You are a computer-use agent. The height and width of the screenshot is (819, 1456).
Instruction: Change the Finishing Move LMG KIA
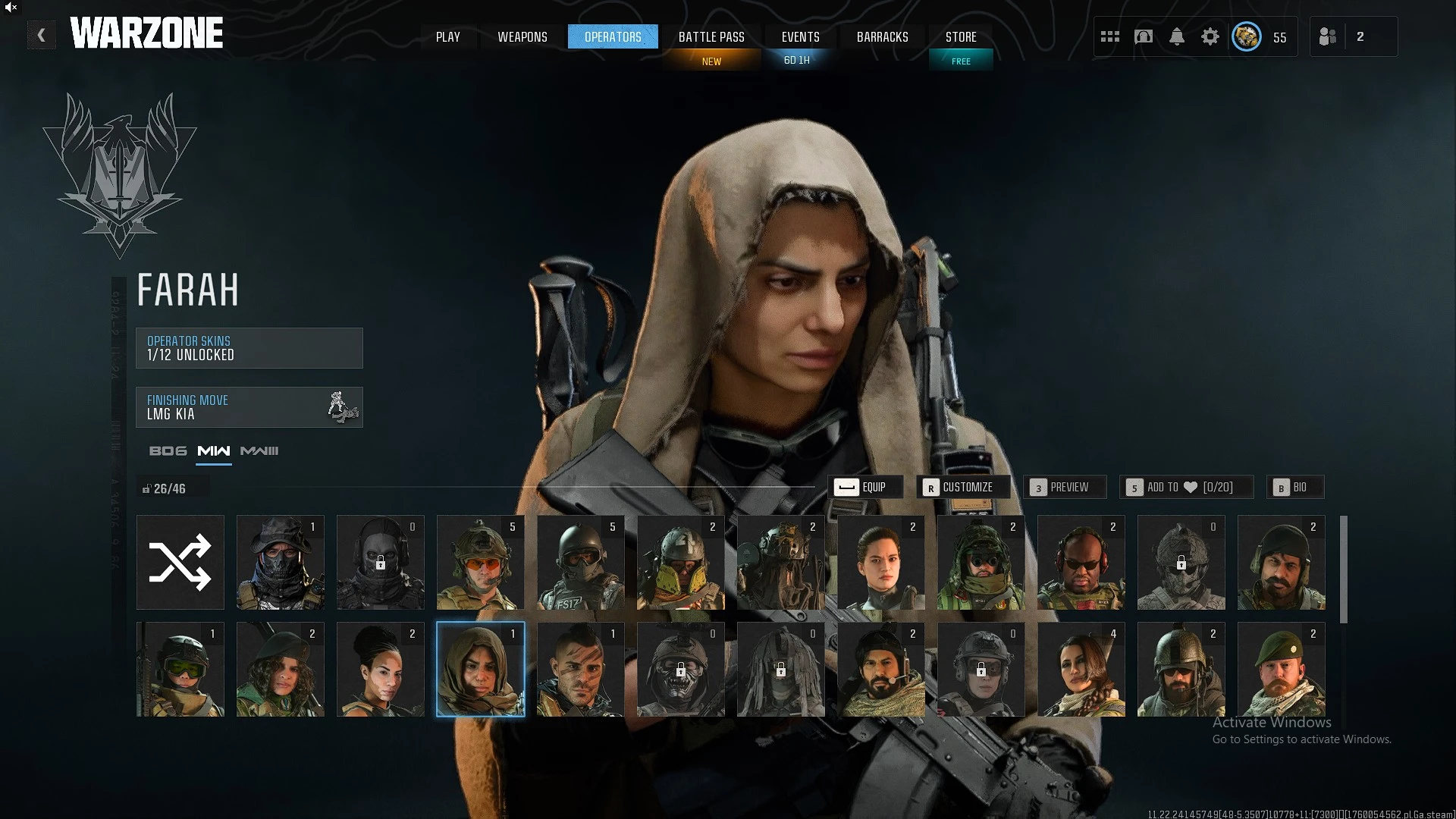[x=249, y=407]
